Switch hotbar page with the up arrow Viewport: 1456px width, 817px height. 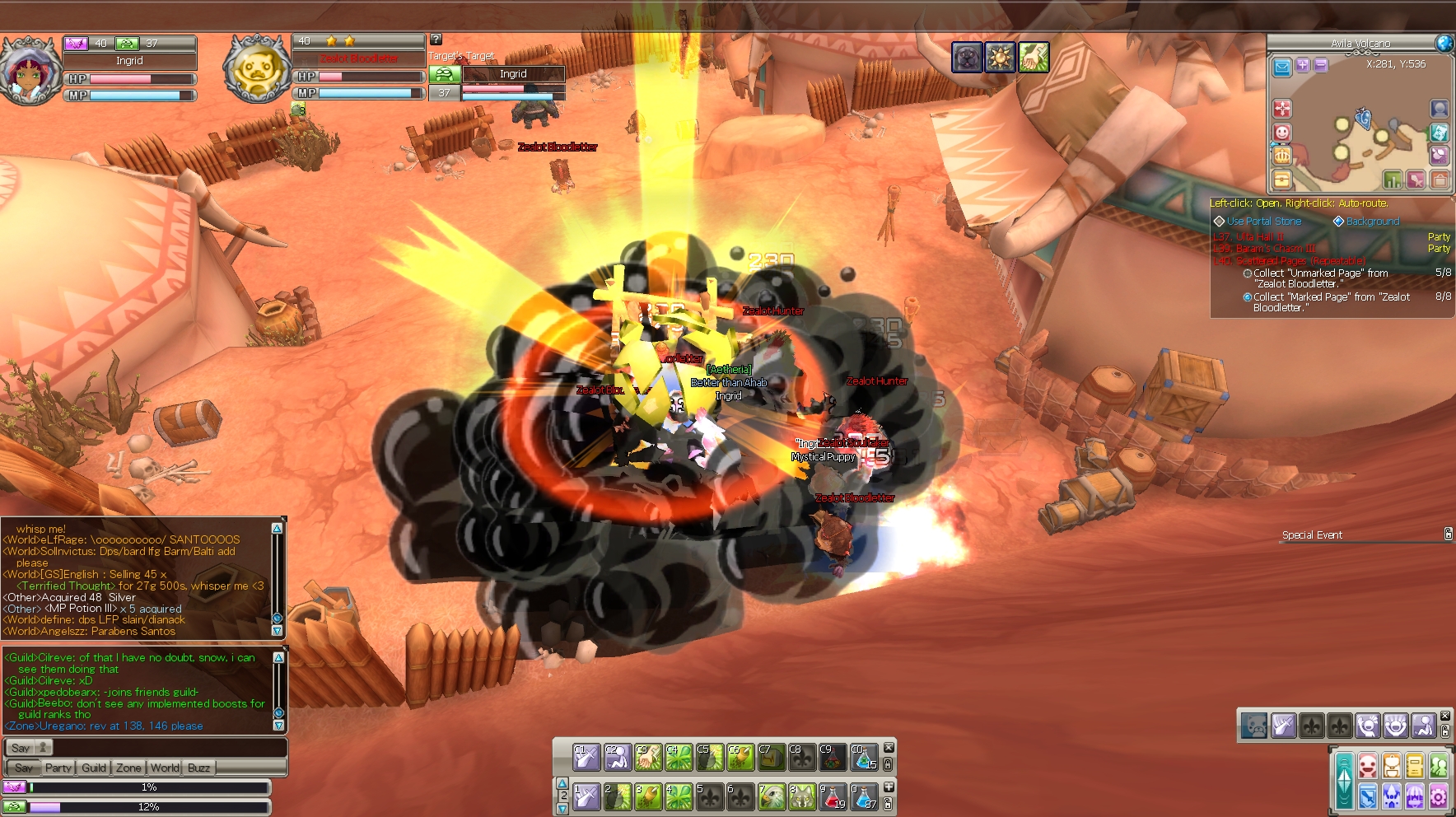click(x=562, y=783)
